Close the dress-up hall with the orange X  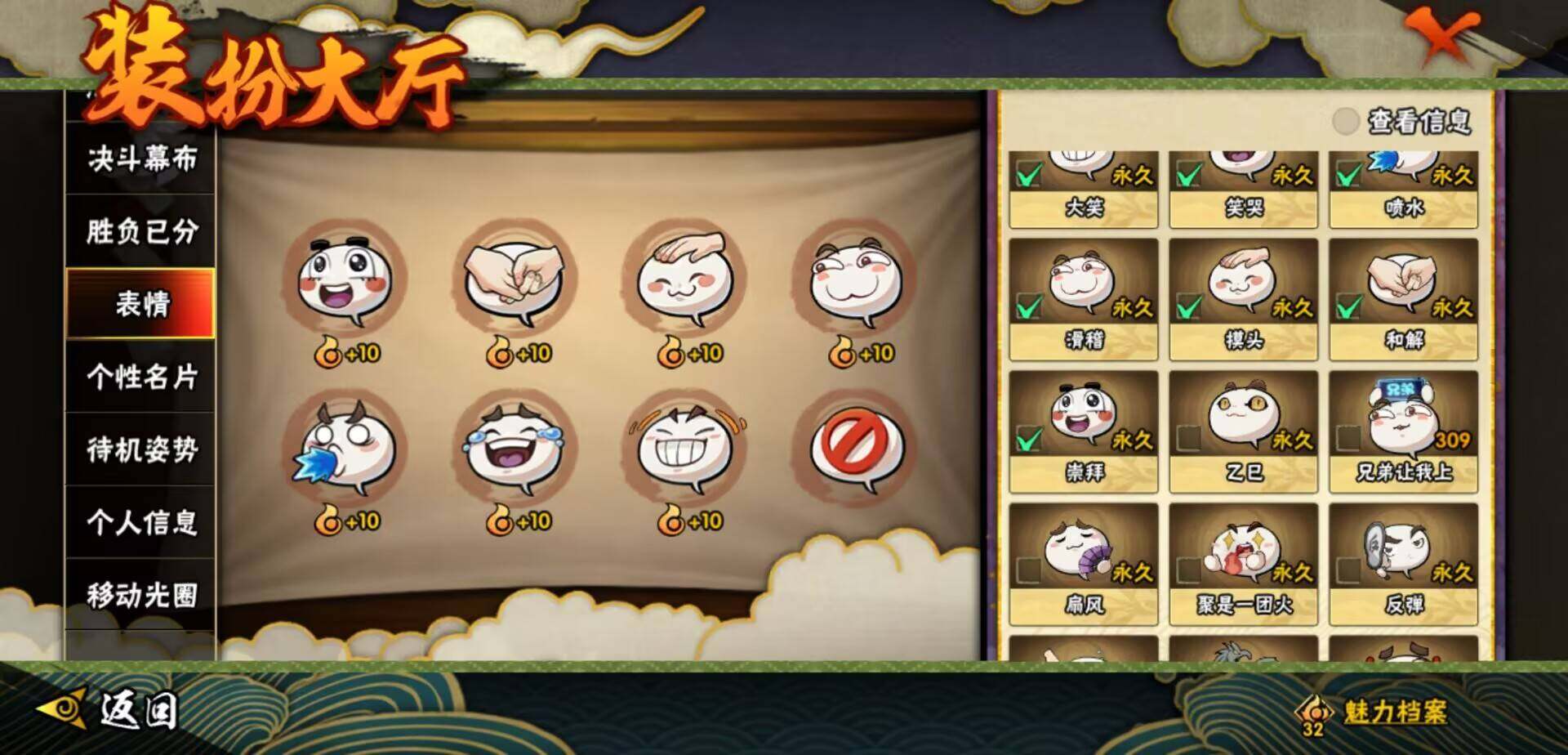1446,35
